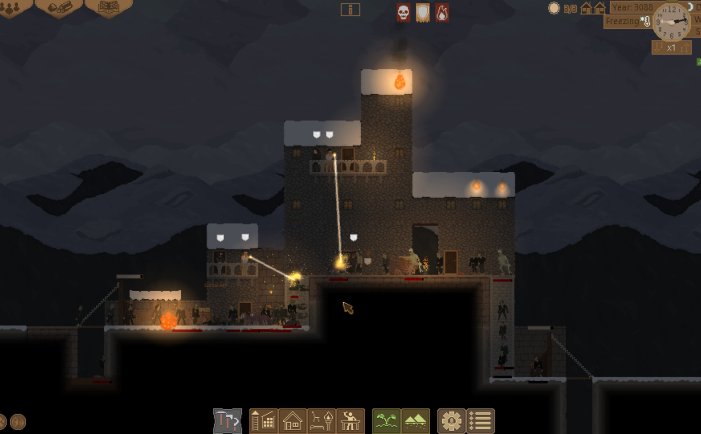Select the hammer tools help button
This screenshot has height=434, width=701.
coord(227,421)
